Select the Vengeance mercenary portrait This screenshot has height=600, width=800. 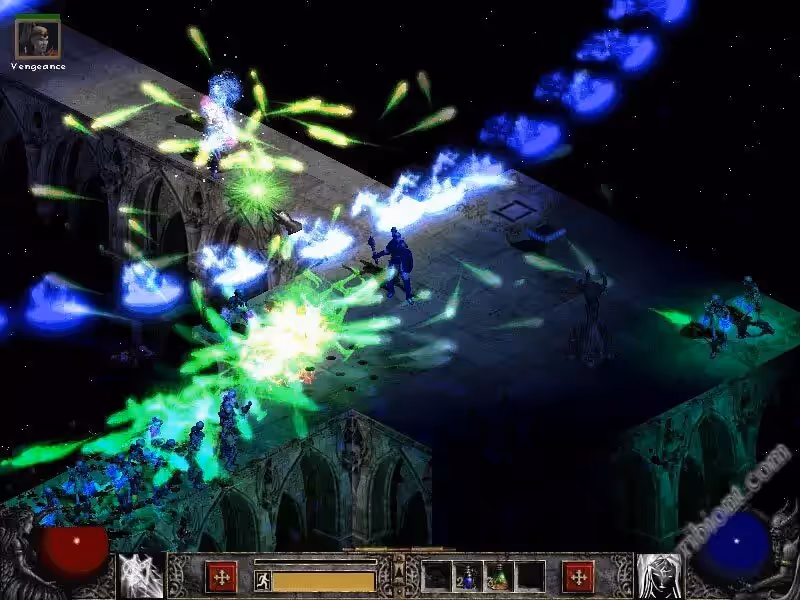38,38
